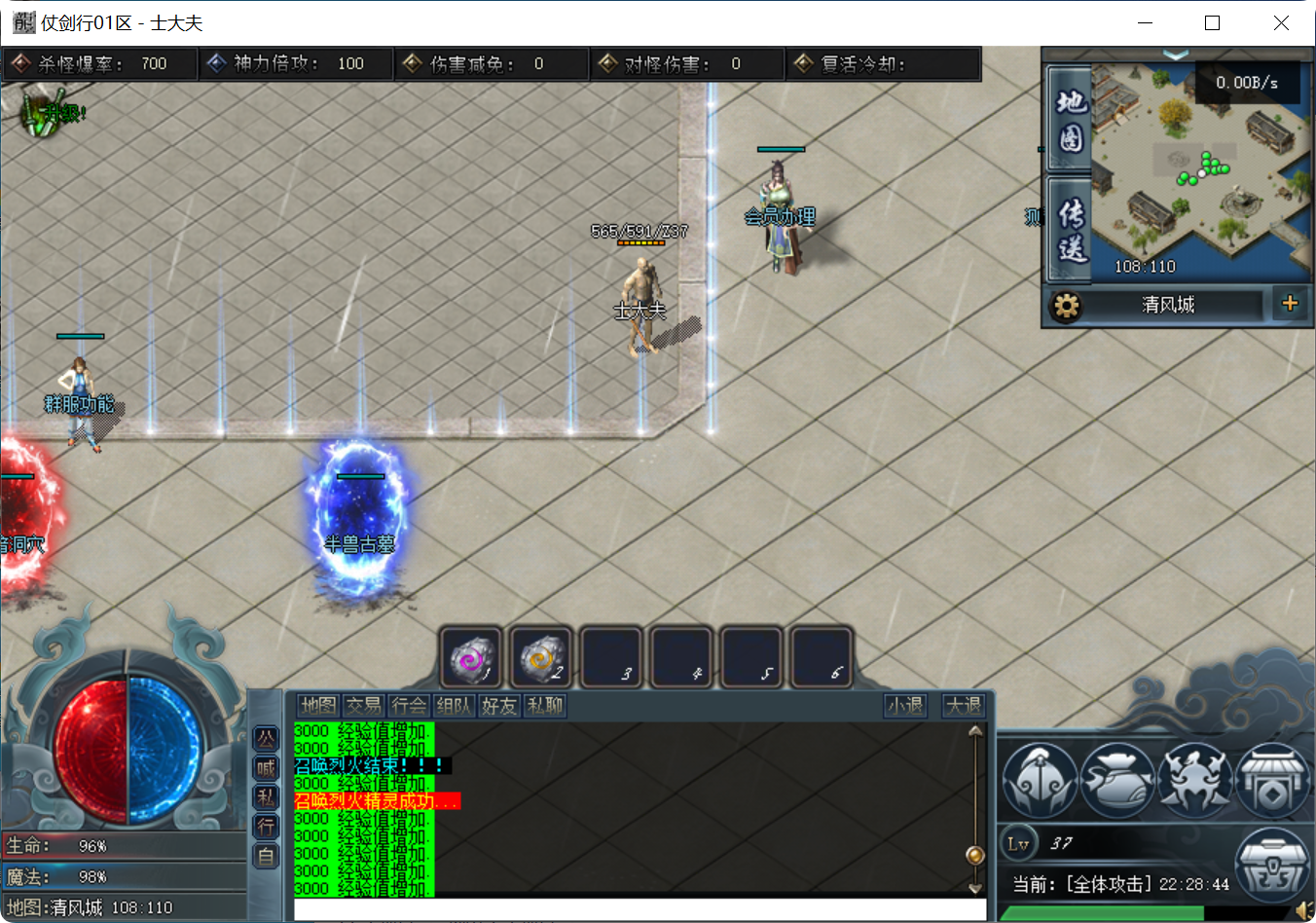The height and width of the screenshot is (923, 1316).
Task: Toggle the 喊 shout channel button
Action: [266, 768]
